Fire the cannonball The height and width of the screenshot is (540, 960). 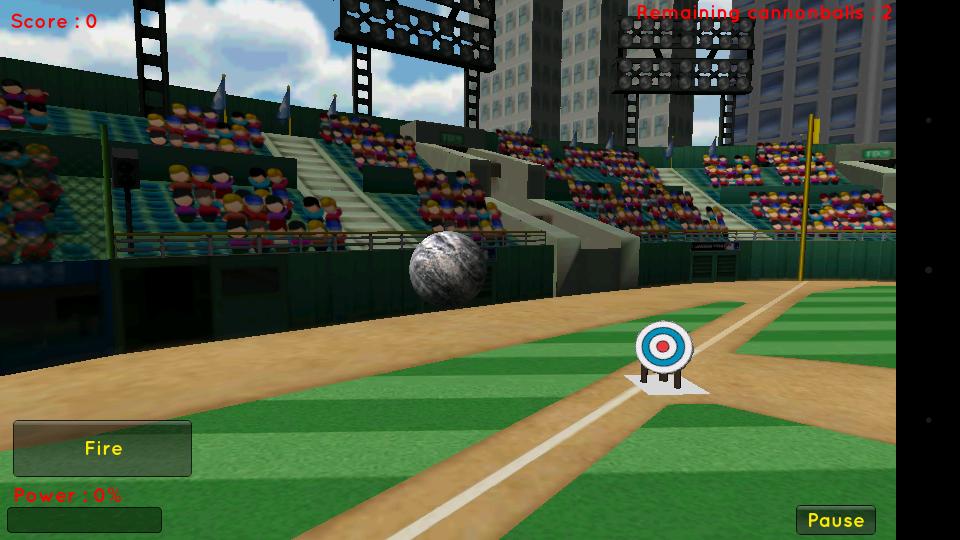click(102, 448)
